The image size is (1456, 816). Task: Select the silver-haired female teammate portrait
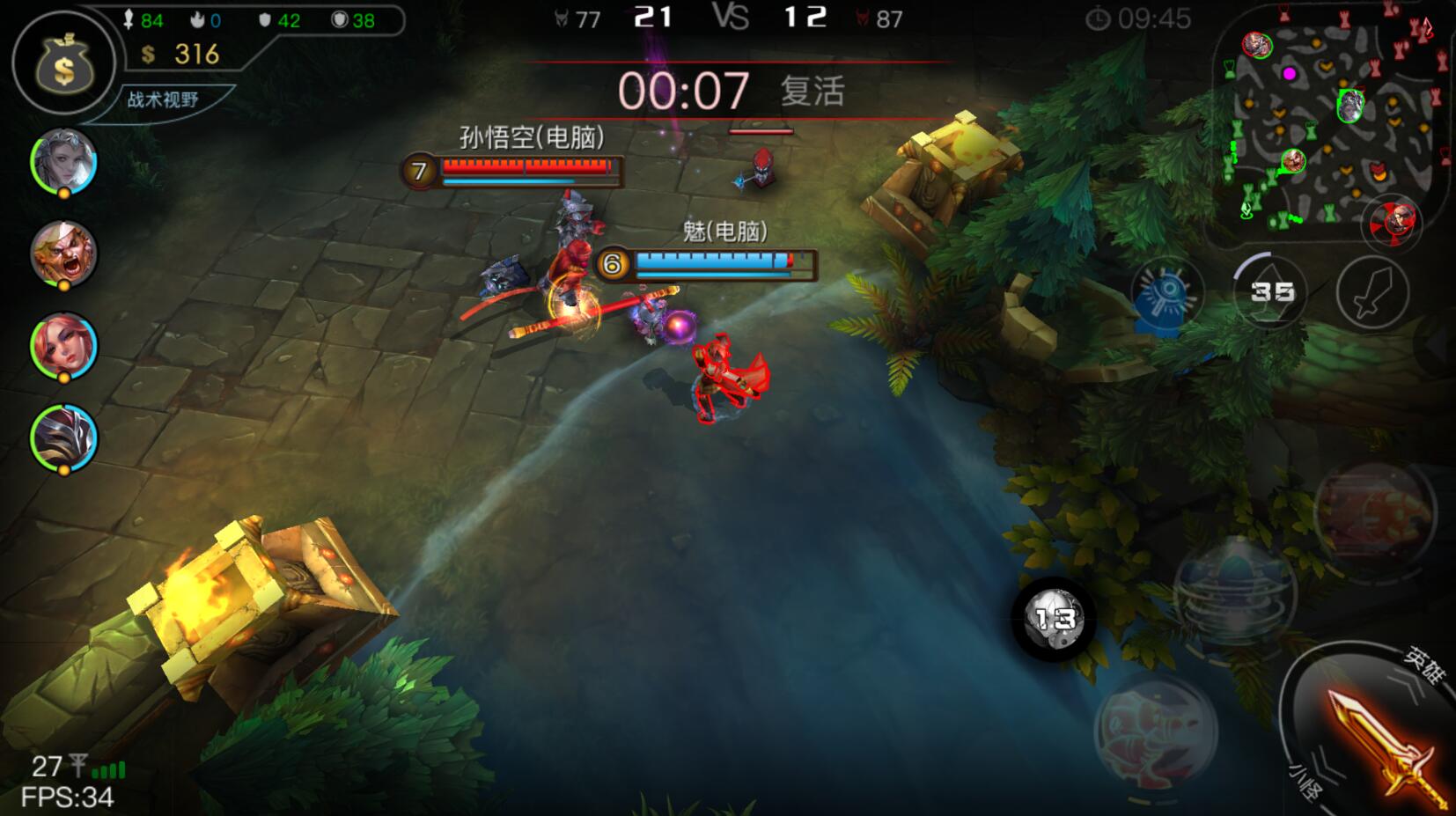[x=63, y=161]
